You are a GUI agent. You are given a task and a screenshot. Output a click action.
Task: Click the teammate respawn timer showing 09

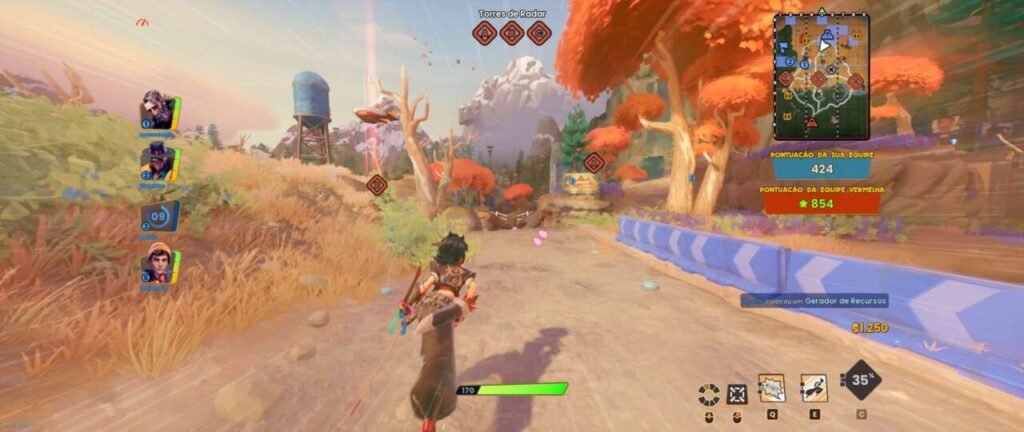[158, 215]
